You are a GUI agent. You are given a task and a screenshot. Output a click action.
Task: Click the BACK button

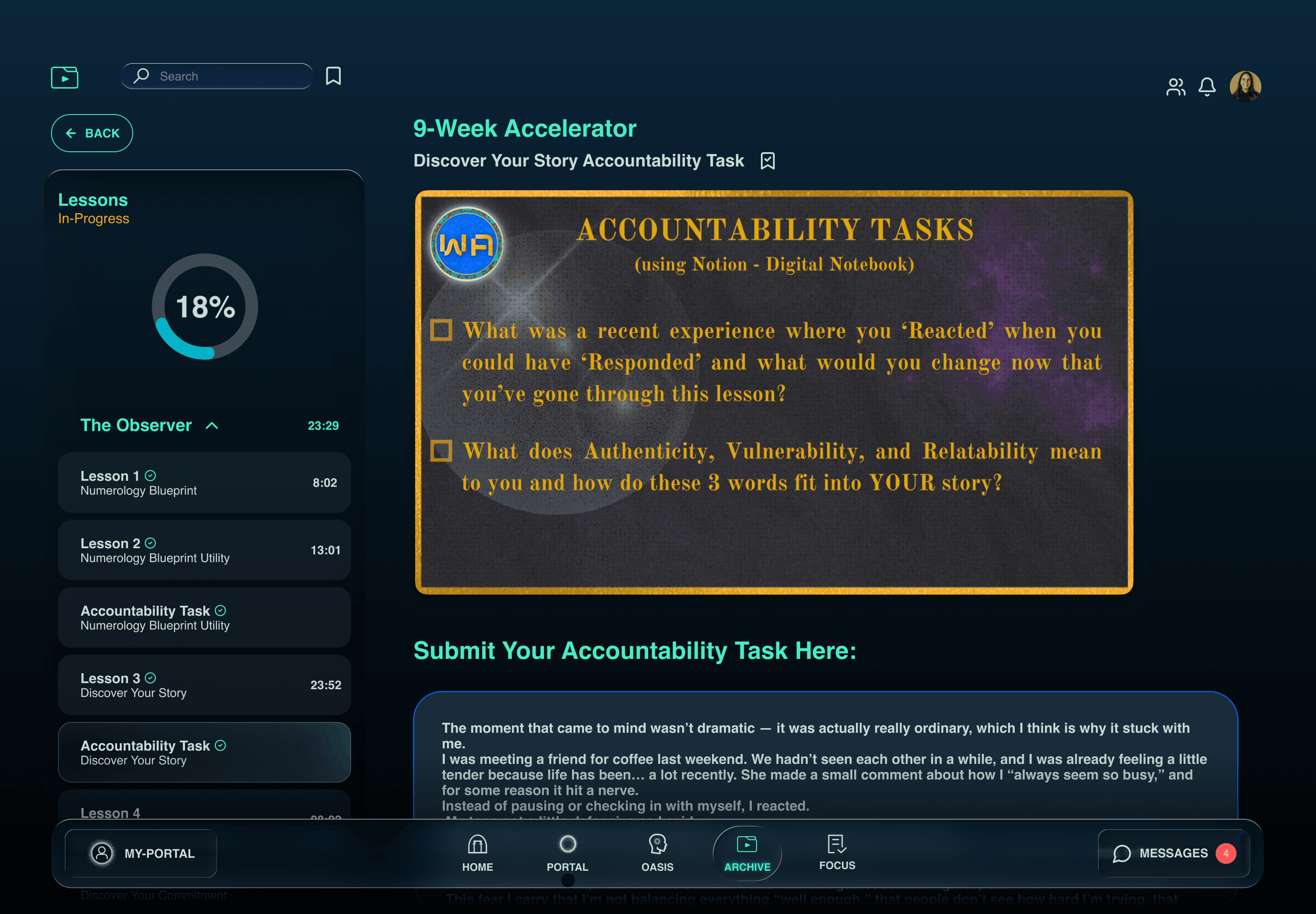pos(92,133)
